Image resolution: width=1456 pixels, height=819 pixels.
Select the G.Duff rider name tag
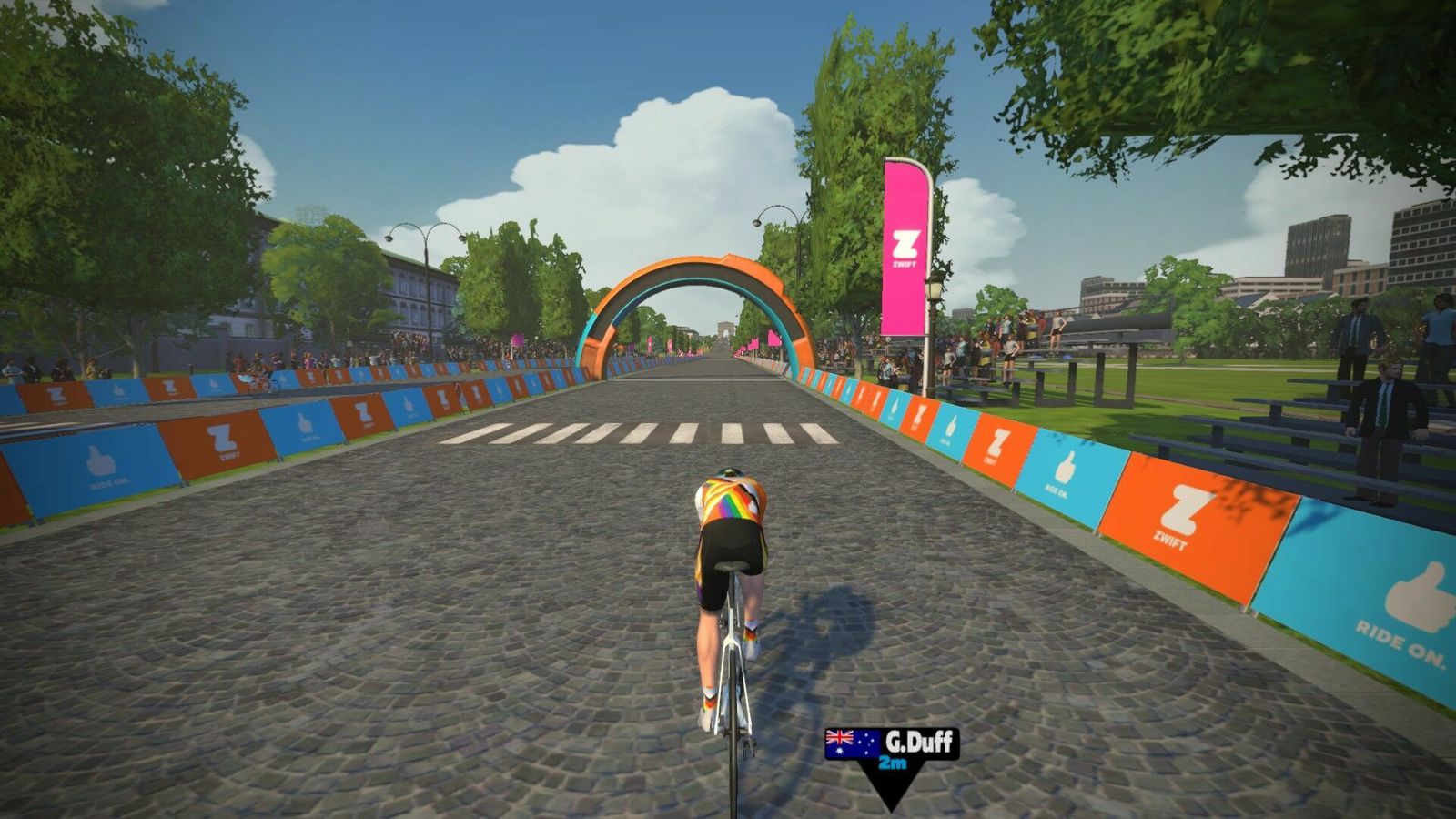click(892, 744)
